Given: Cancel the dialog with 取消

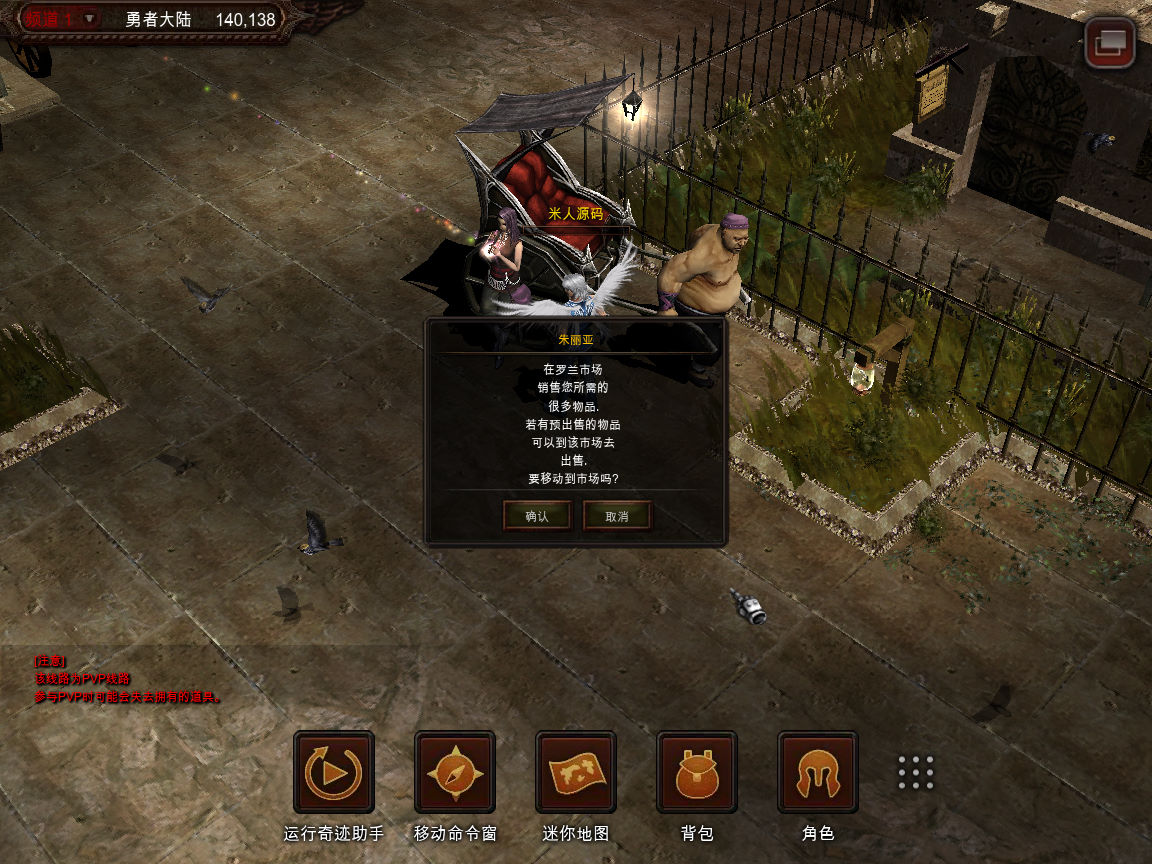Looking at the screenshot, I should pyautogui.click(x=617, y=516).
